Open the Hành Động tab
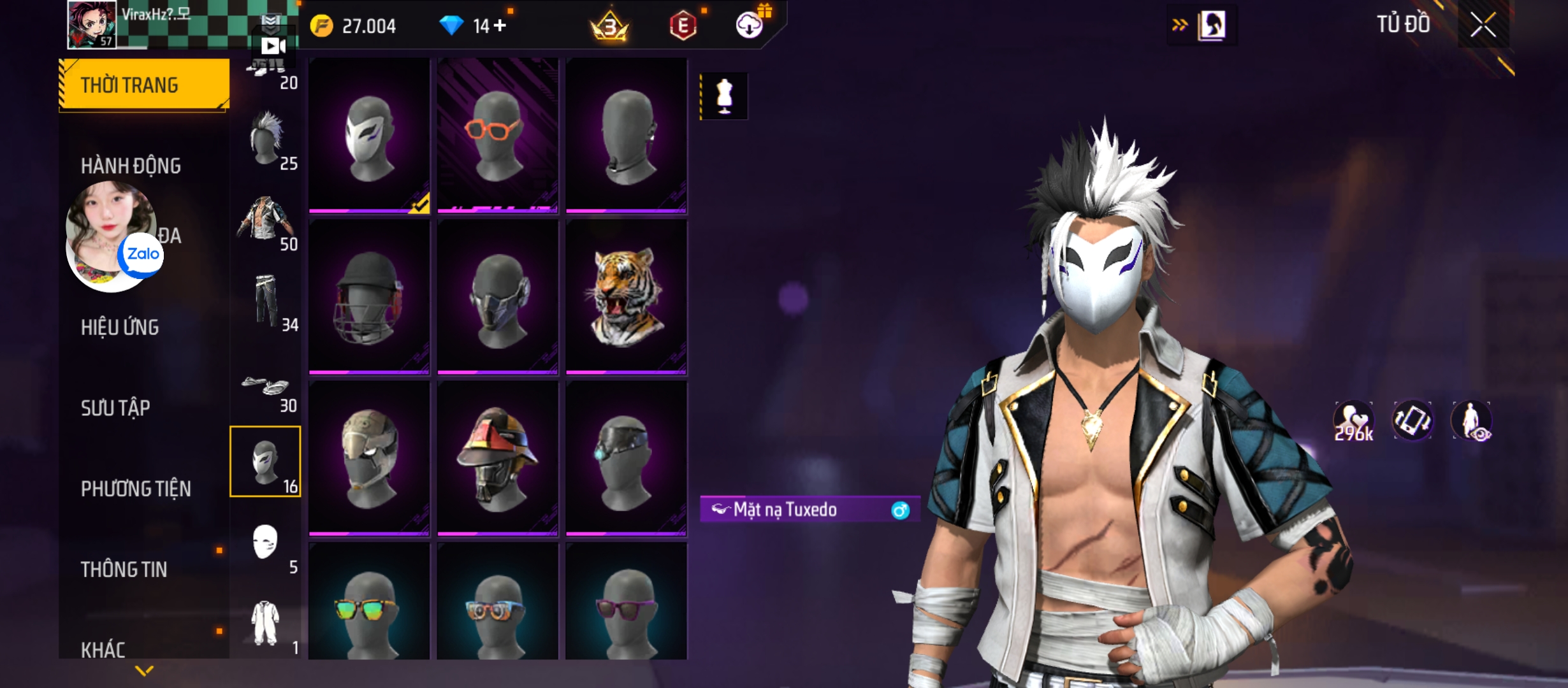This screenshot has height=688, width=1568. coord(131,166)
